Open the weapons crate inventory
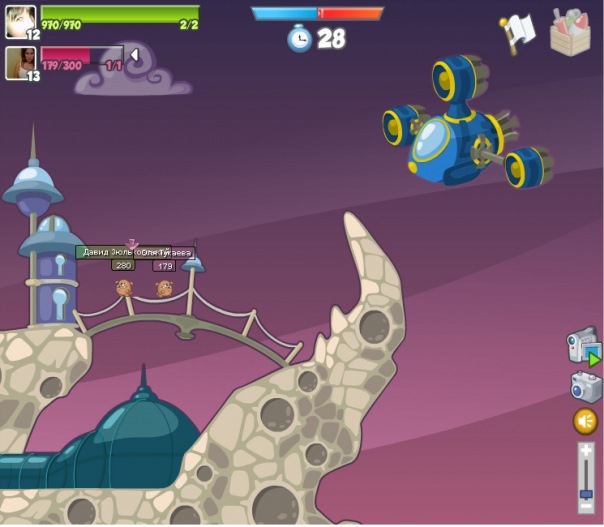604x527 pixels. (571, 31)
